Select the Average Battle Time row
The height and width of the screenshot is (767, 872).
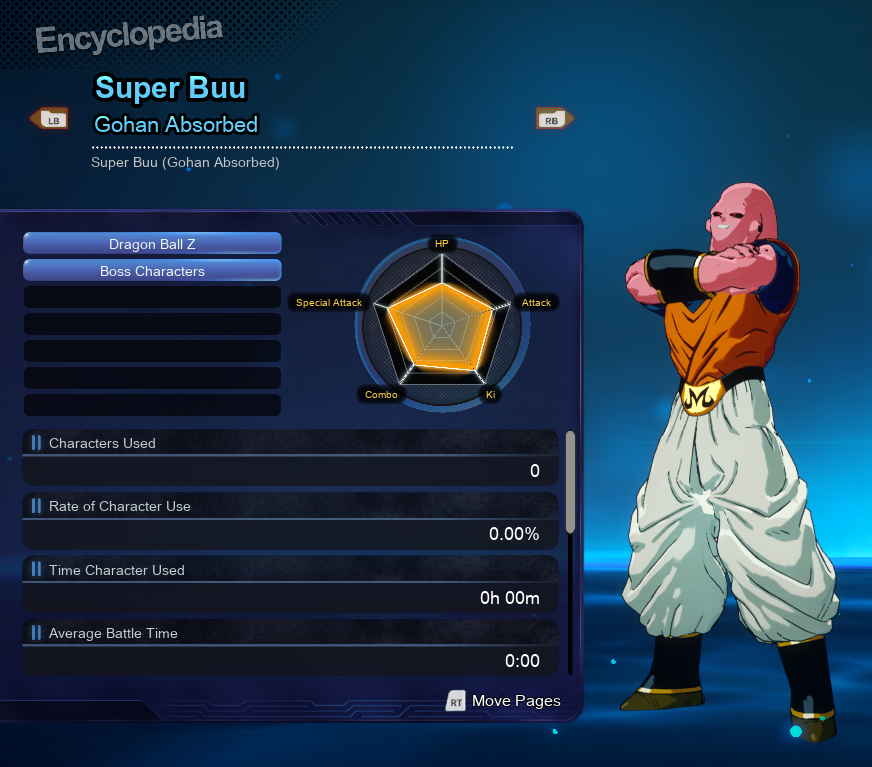tap(290, 648)
